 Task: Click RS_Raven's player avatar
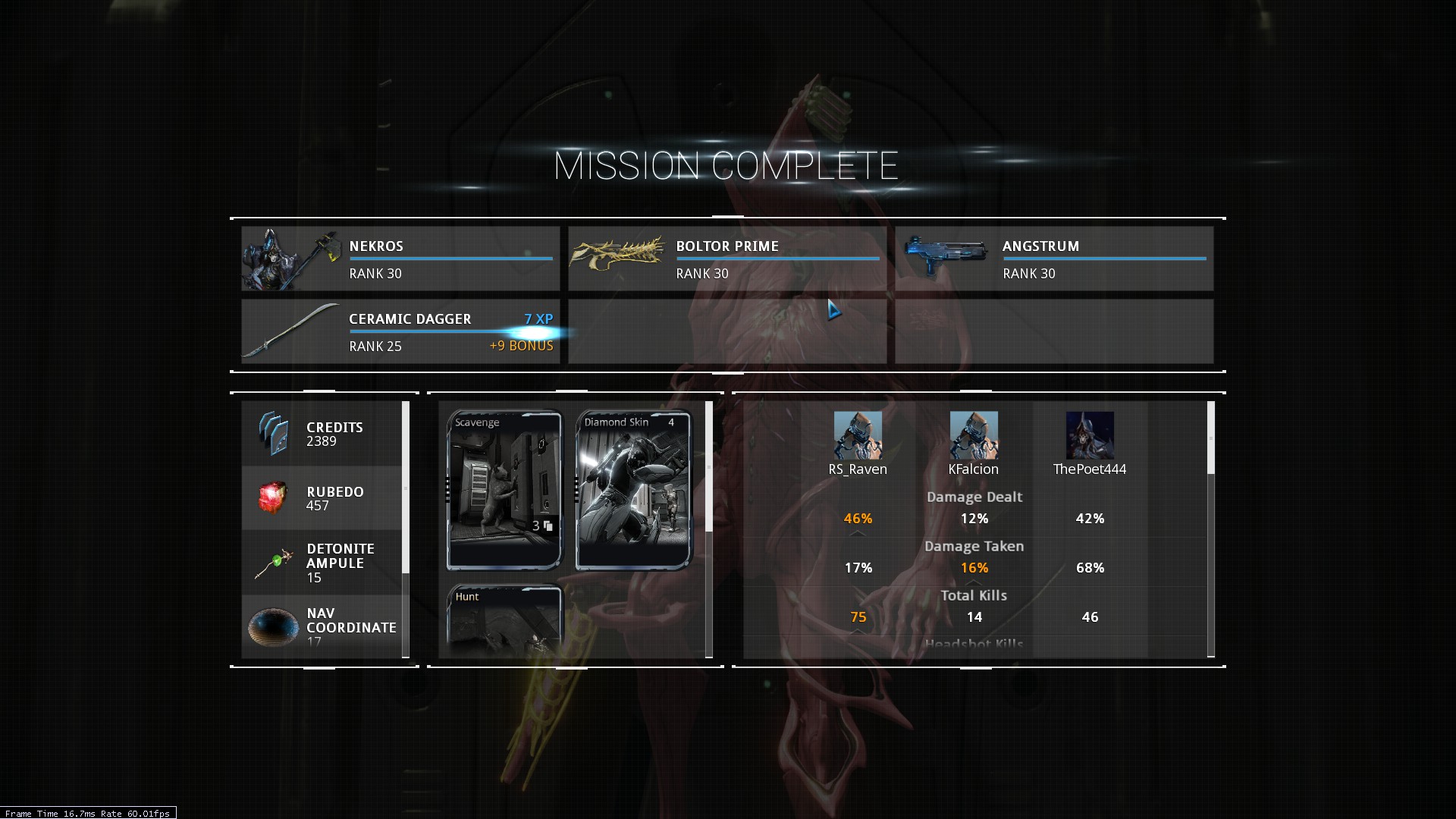[x=858, y=435]
